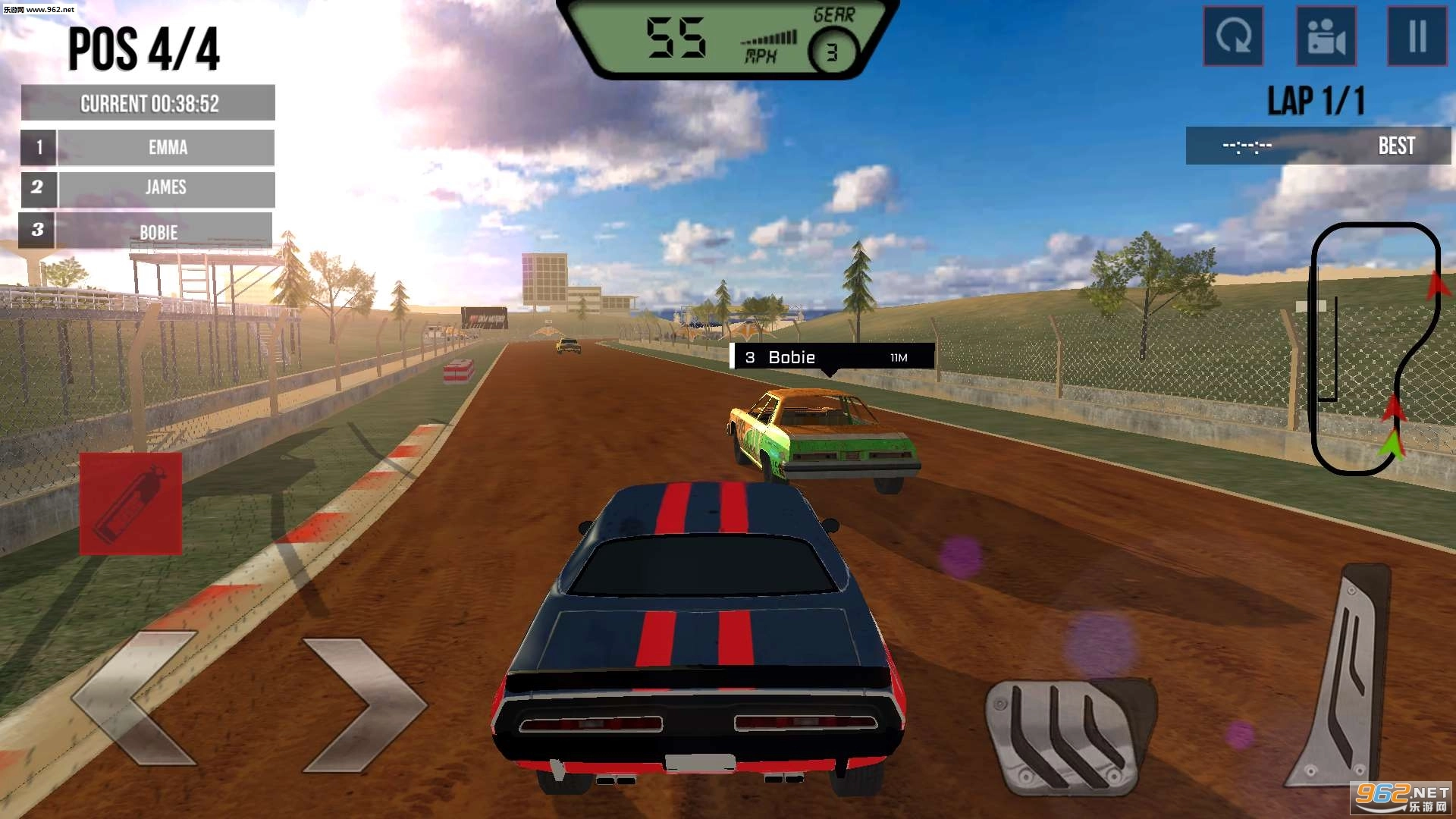The image size is (1456, 819).
Task: Steer right with the arrow control
Action: [364, 705]
